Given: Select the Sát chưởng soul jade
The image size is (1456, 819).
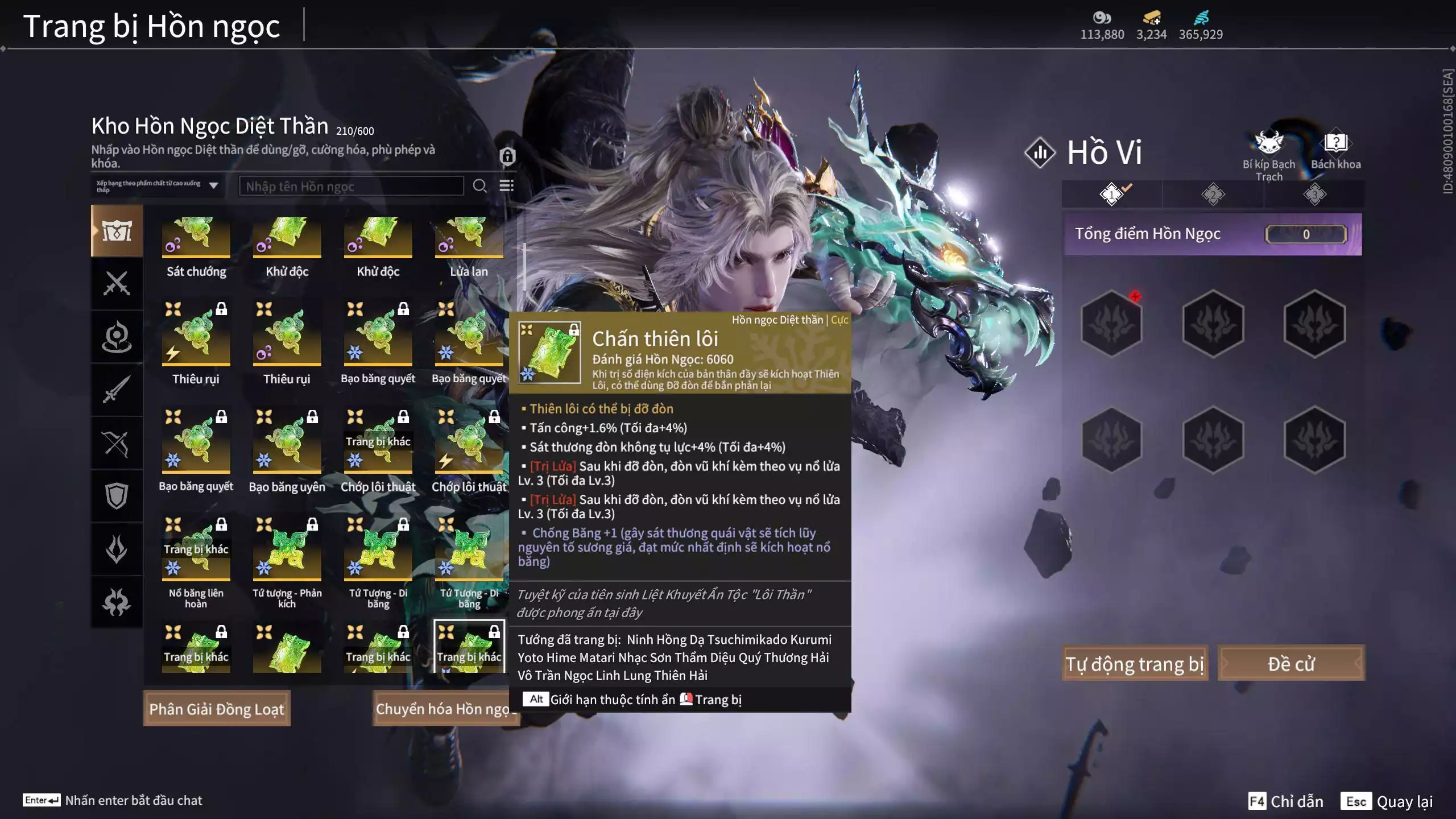Looking at the screenshot, I should (x=196, y=239).
